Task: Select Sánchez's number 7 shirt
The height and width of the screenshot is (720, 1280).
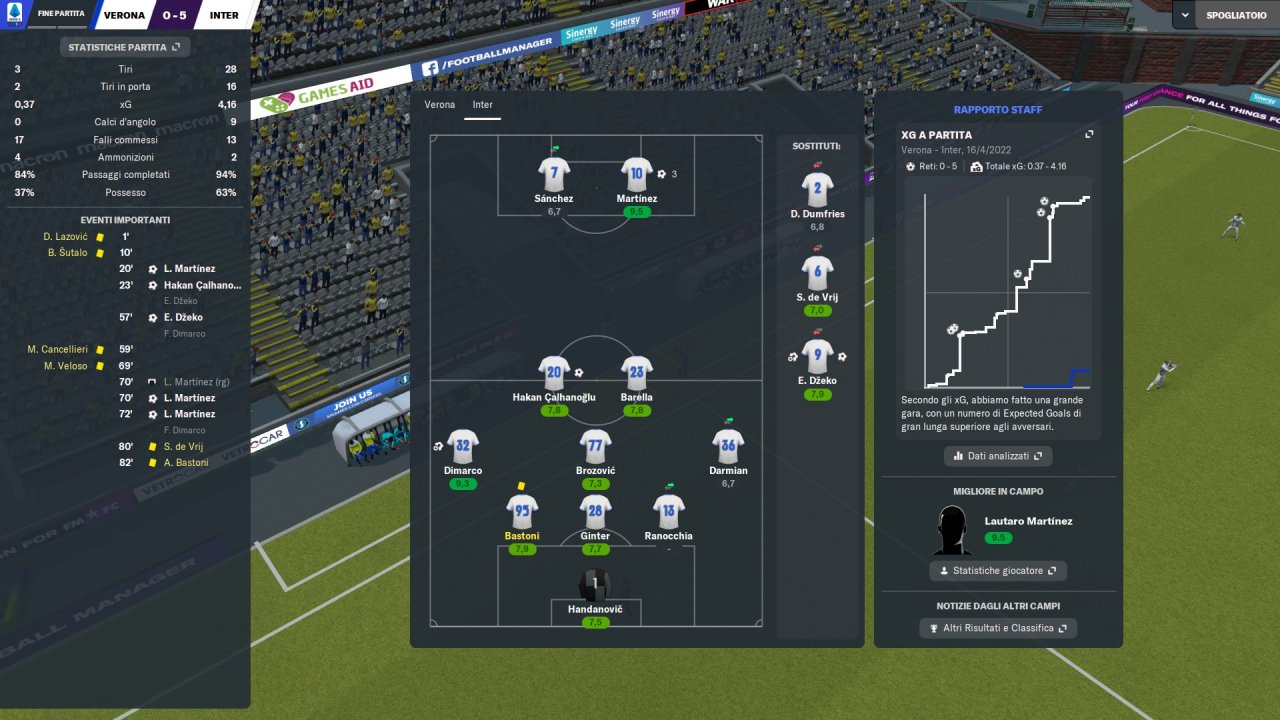Action: point(554,174)
